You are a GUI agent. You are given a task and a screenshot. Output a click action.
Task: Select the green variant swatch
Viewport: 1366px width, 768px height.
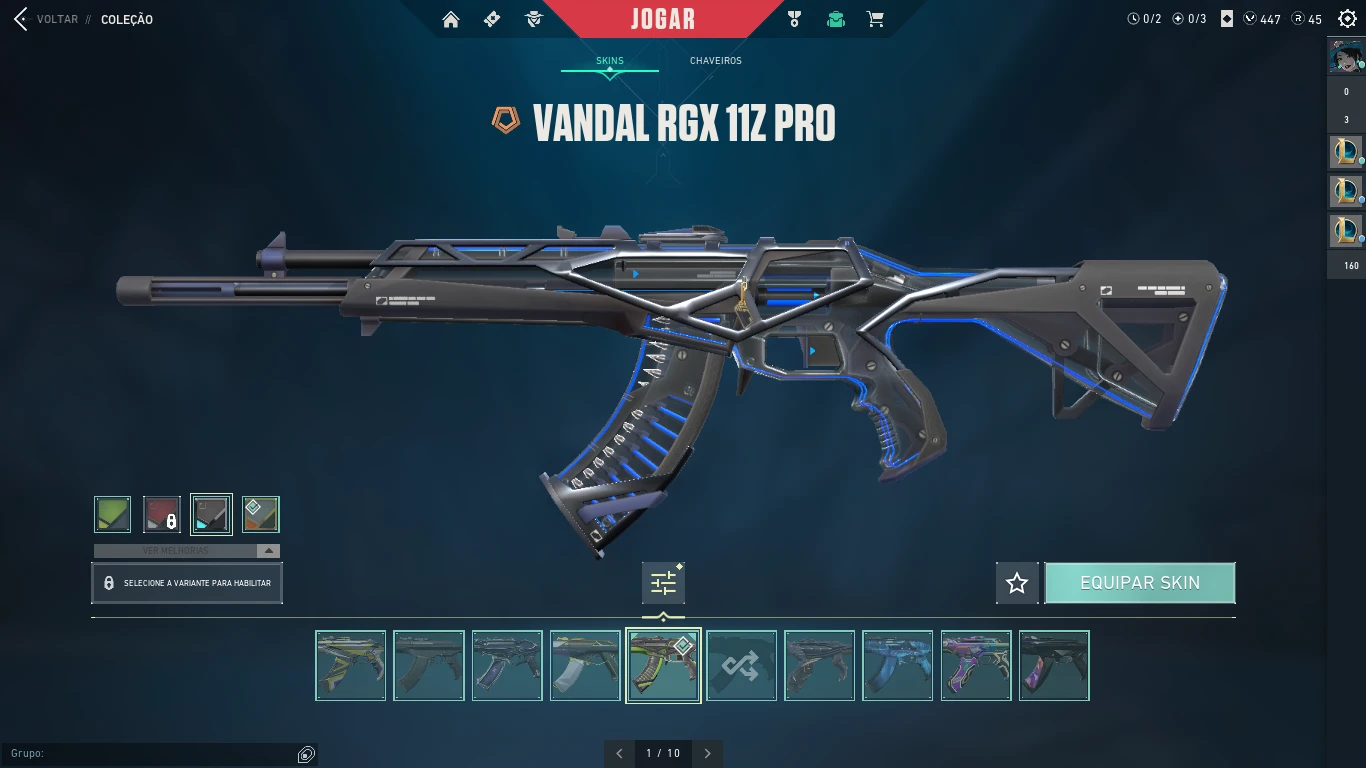tap(112, 513)
